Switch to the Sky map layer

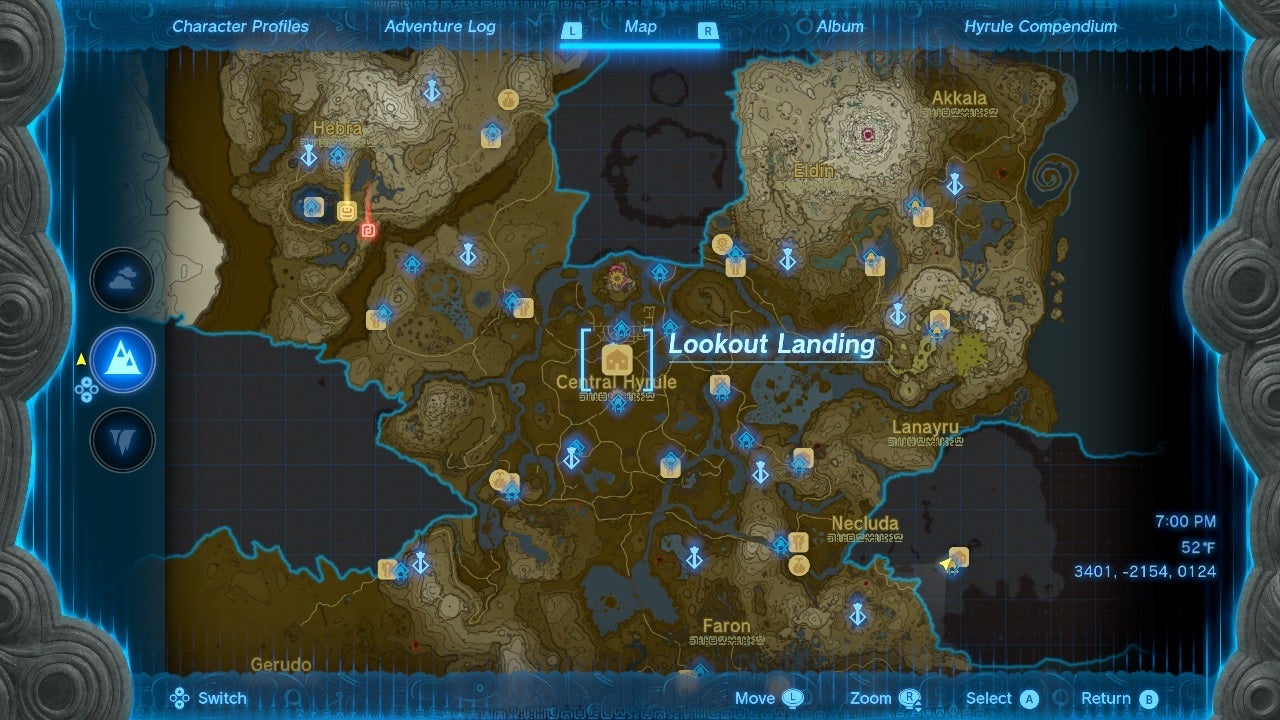pyautogui.click(x=121, y=282)
